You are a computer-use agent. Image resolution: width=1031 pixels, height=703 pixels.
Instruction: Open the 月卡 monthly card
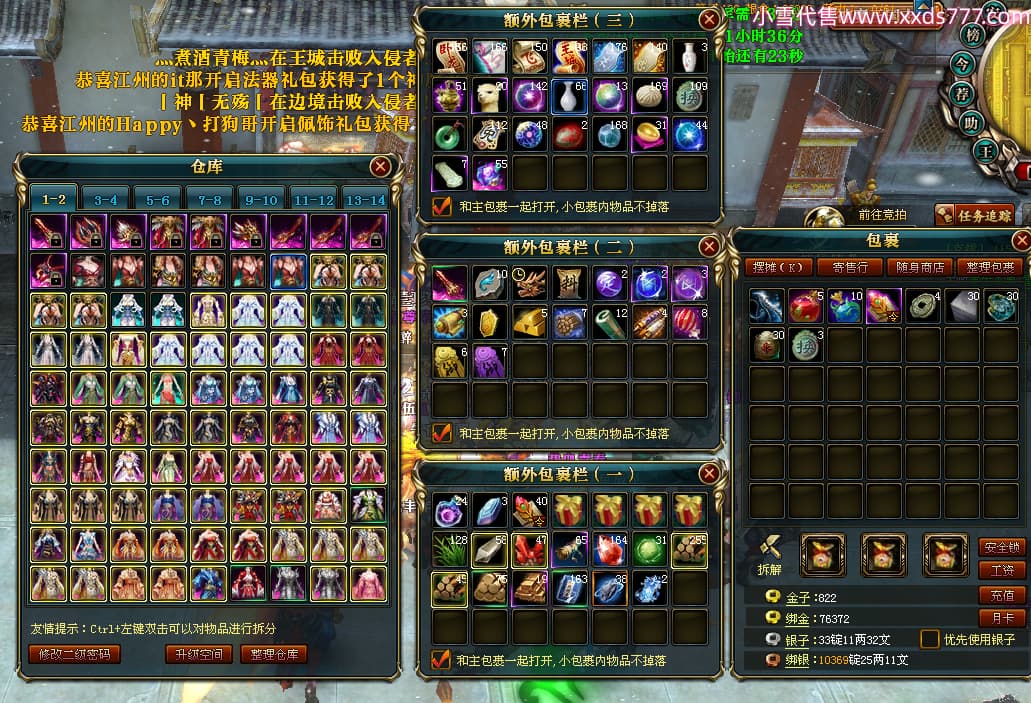tap(1001, 618)
